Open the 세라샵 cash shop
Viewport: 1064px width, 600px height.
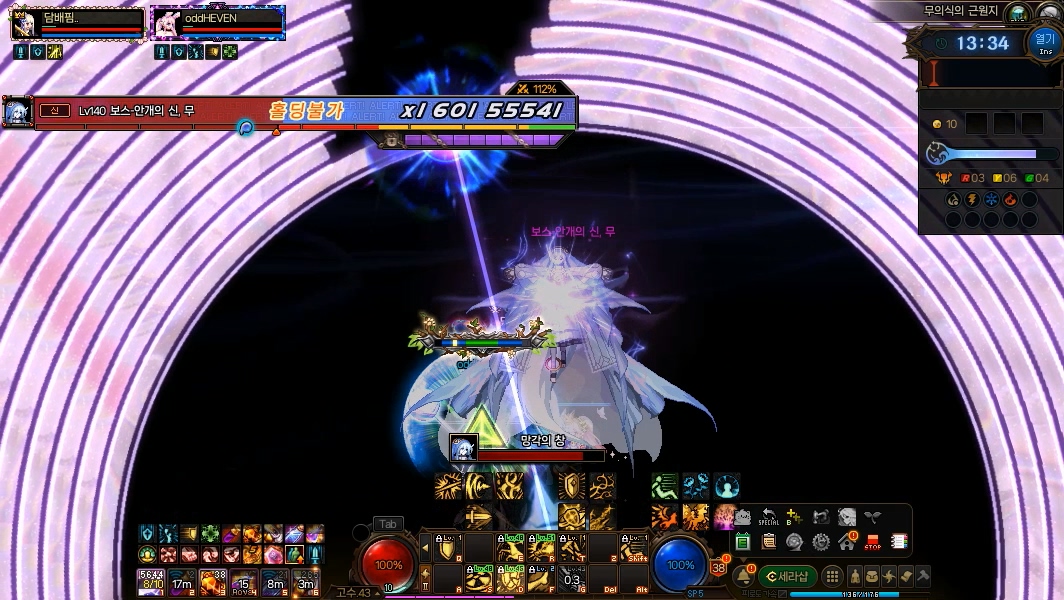(x=788, y=577)
